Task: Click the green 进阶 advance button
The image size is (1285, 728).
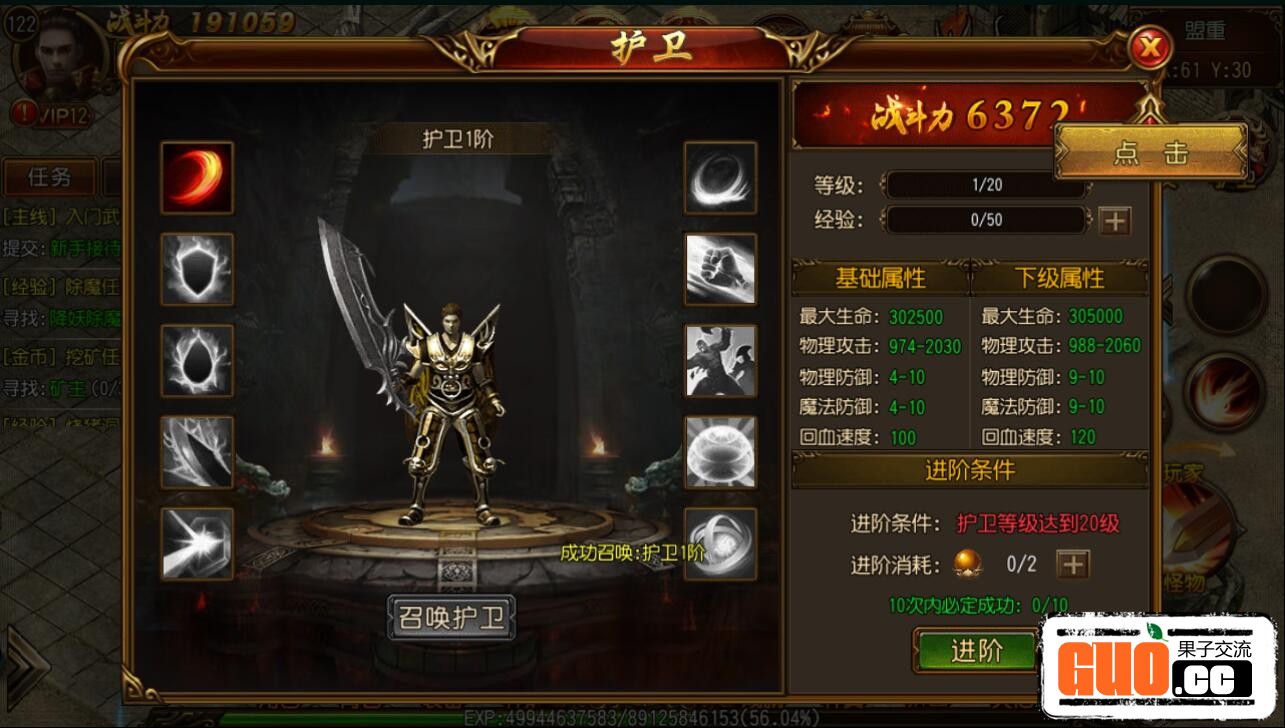Action: (x=976, y=651)
